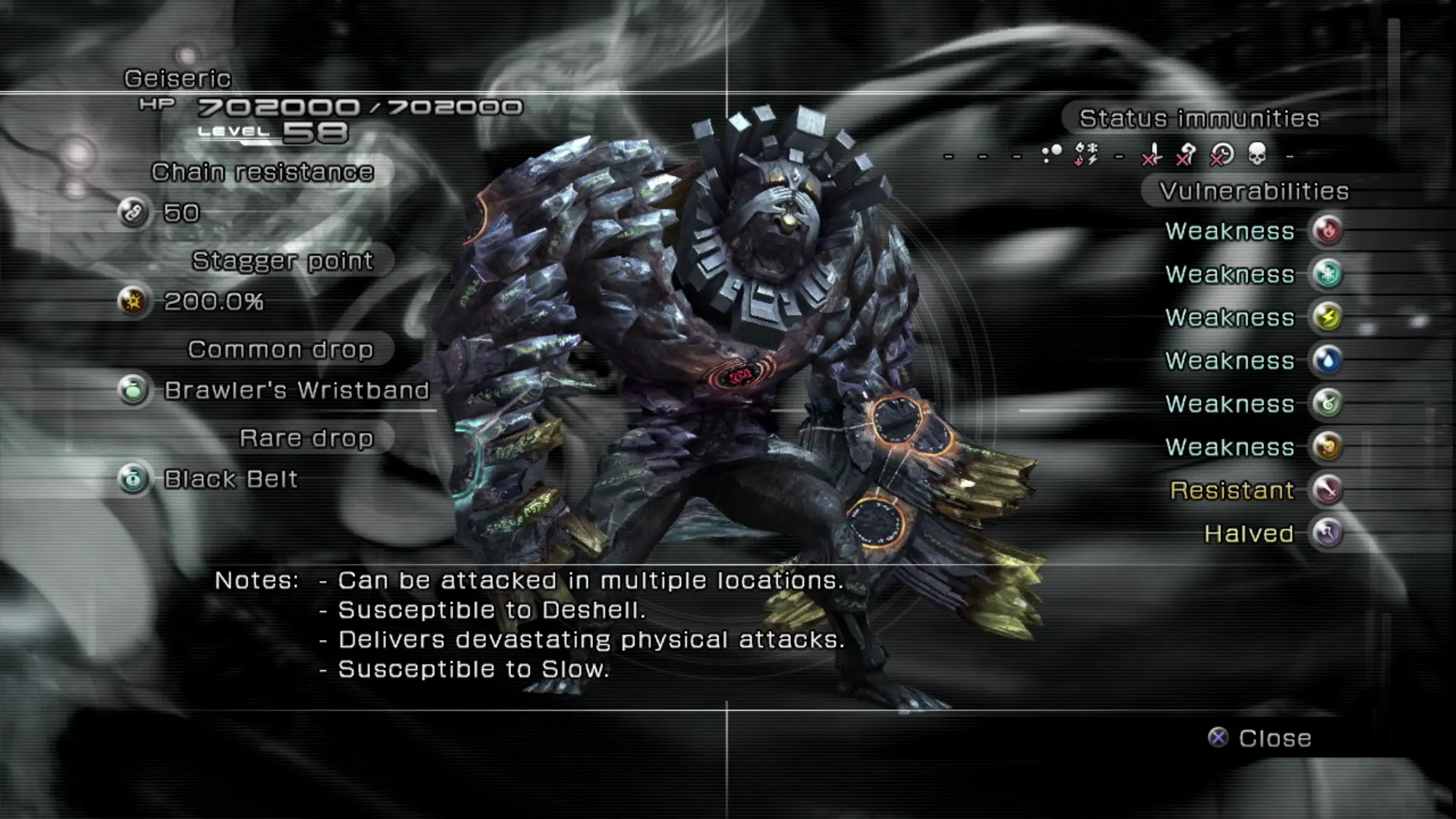Select the fire element weakness icon
The height and width of the screenshot is (819, 1456).
pyautogui.click(x=1327, y=231)
